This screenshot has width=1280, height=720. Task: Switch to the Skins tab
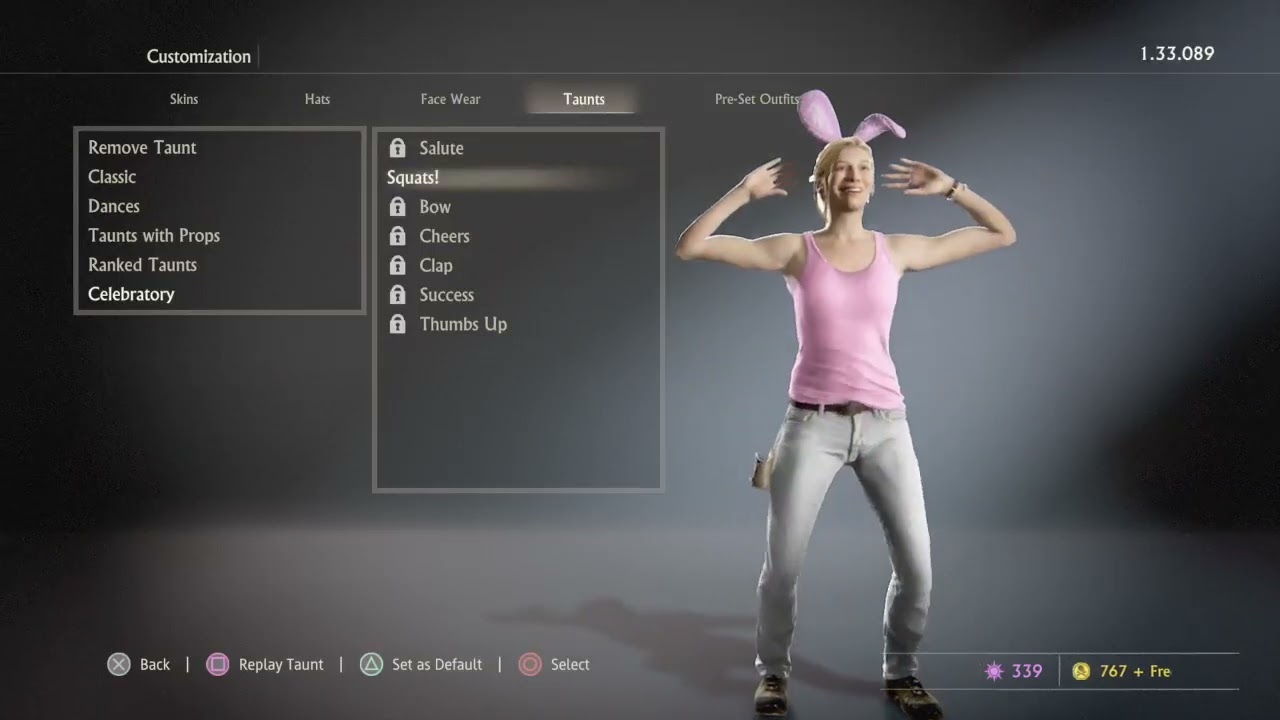pyautogui.click(x=184, y=99)
